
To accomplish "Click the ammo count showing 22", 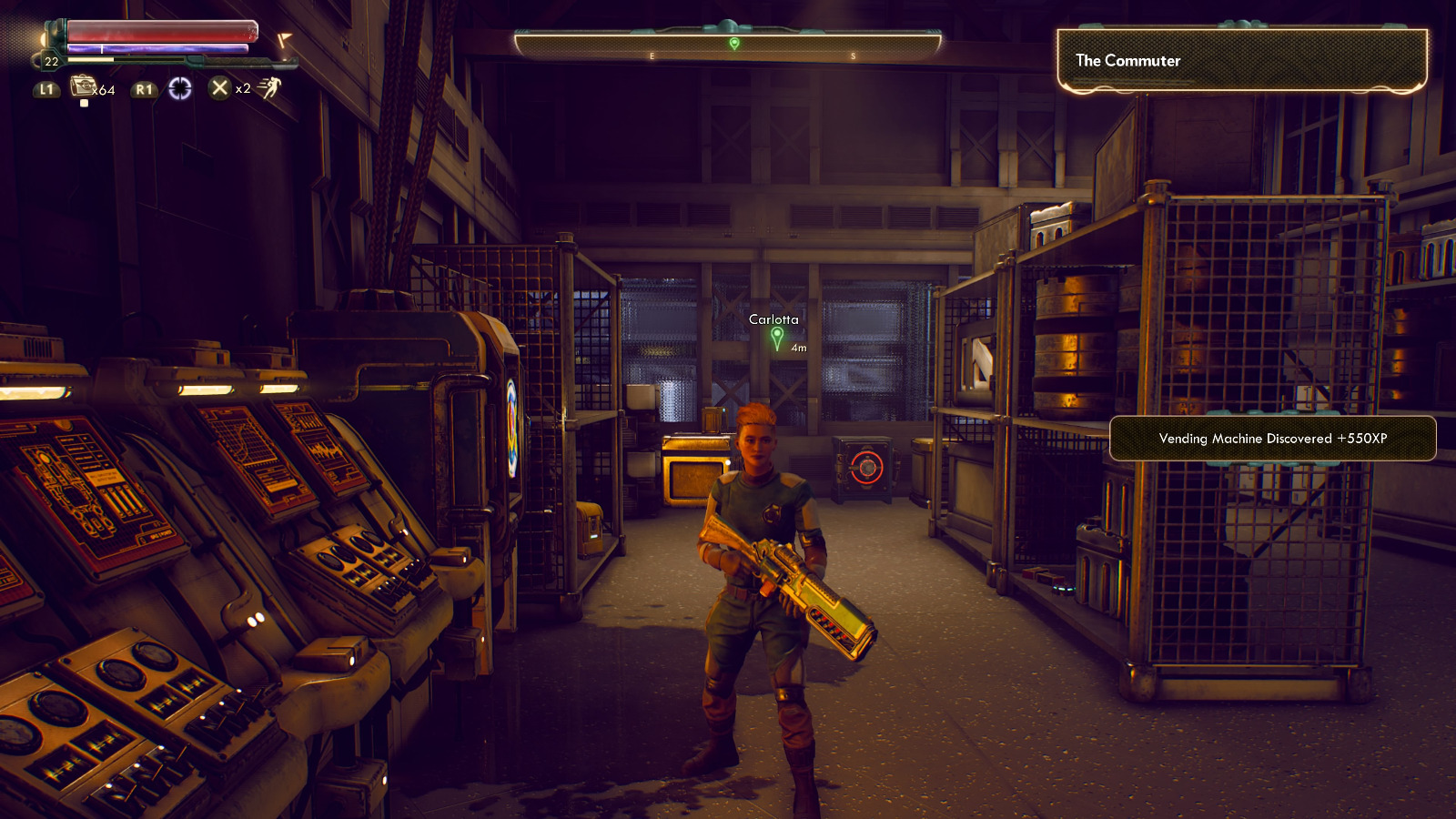I will 51,61.
